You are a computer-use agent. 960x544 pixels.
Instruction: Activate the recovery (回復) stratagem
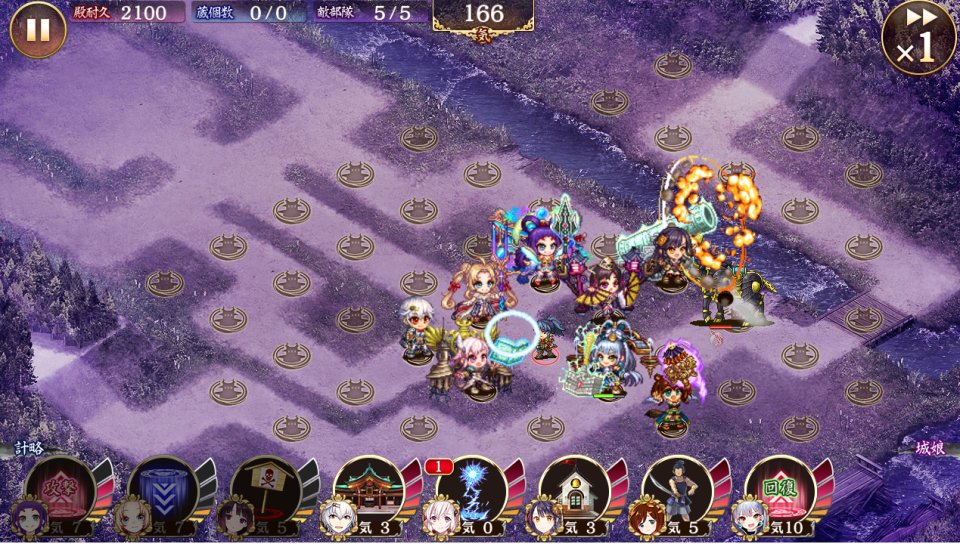click(781, 489)
